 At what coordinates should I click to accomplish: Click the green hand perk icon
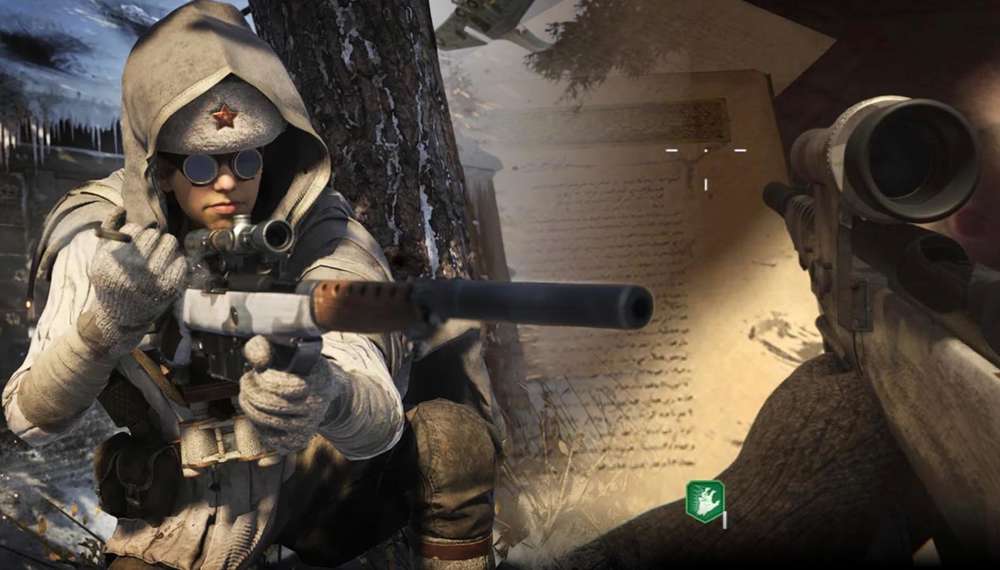coord(704,501)
